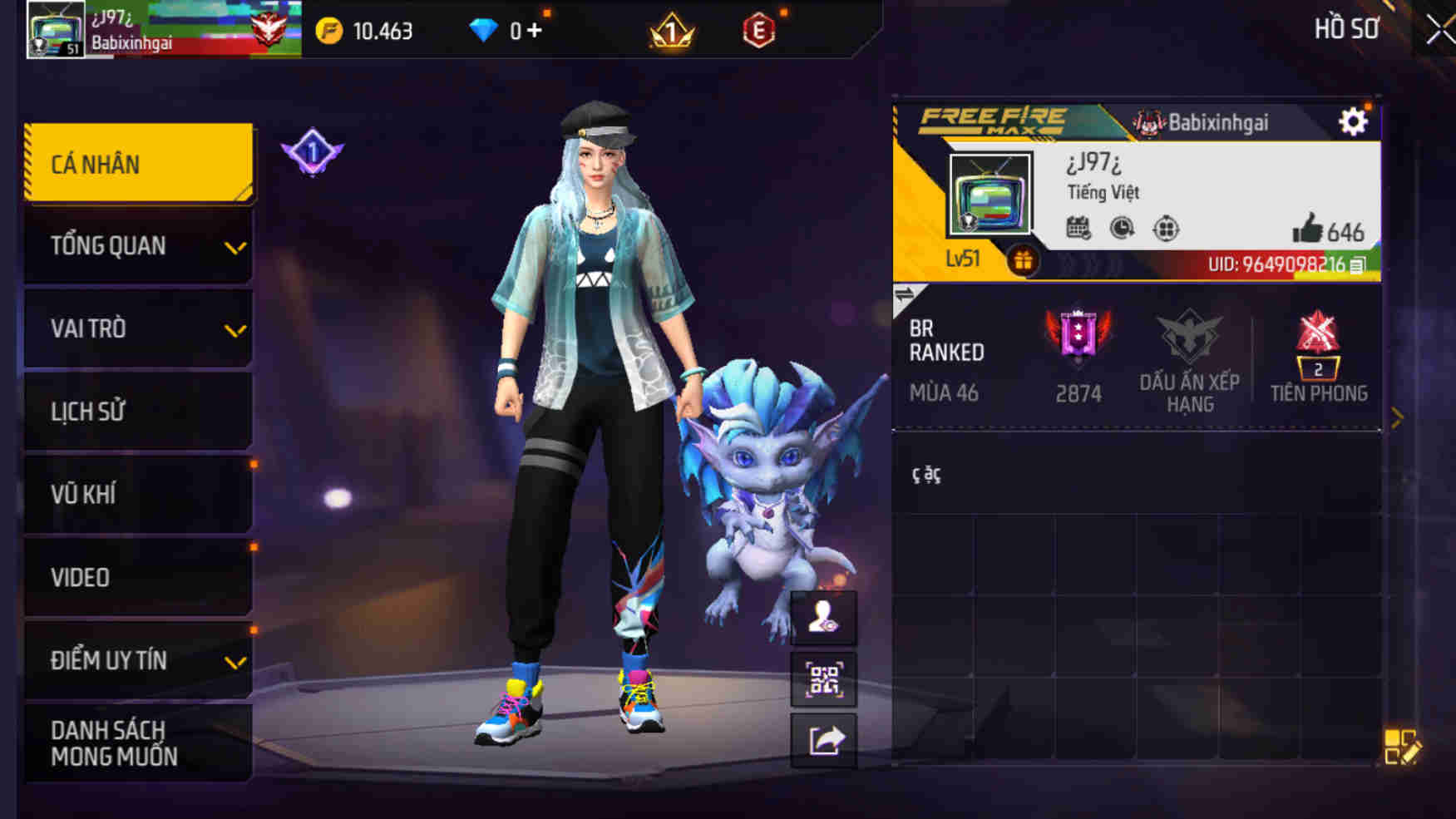Open the play time clock icon
Screen dimensions: 1456x819
tap(1121, 227)
